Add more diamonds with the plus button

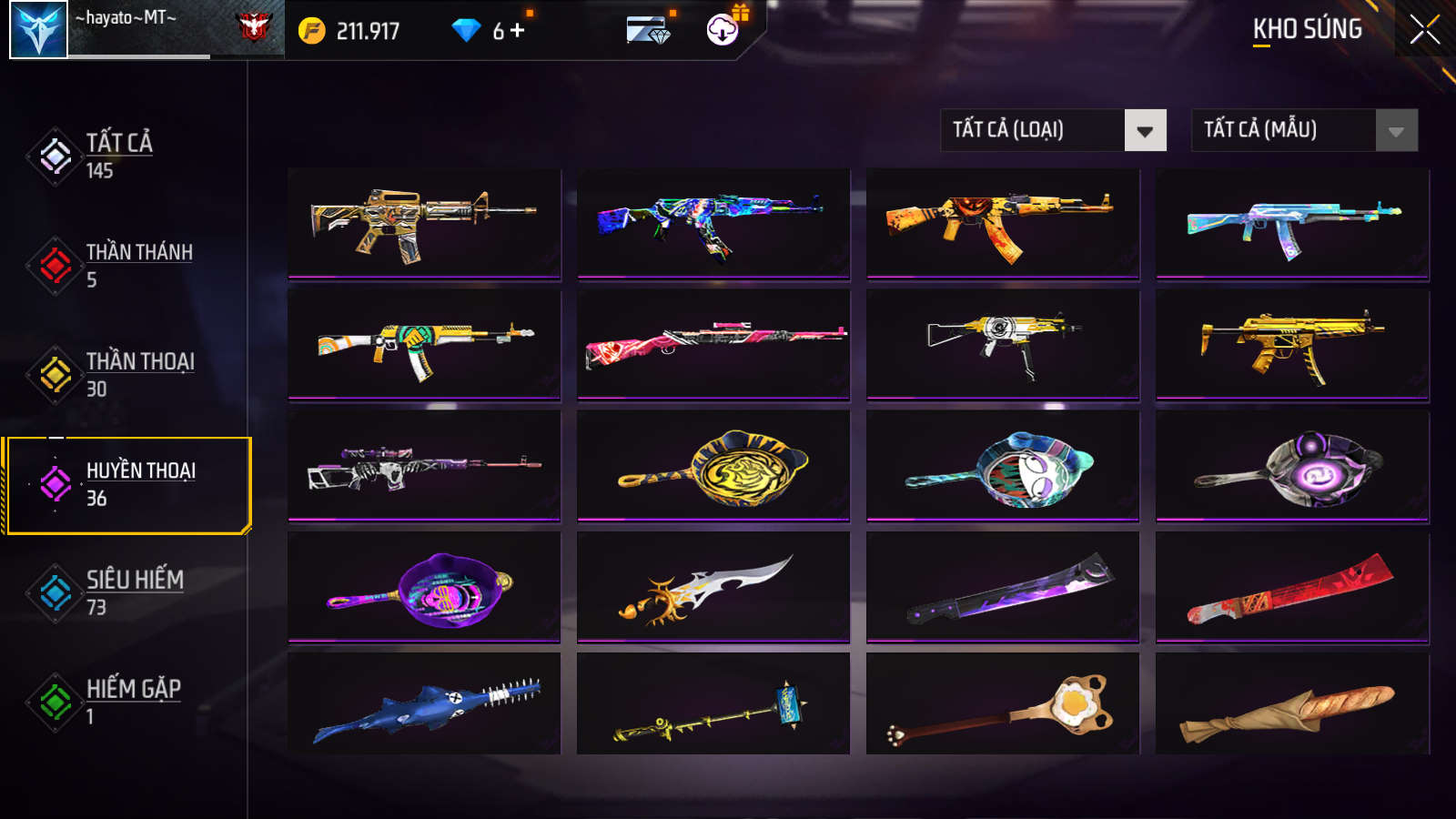point(518,31)
